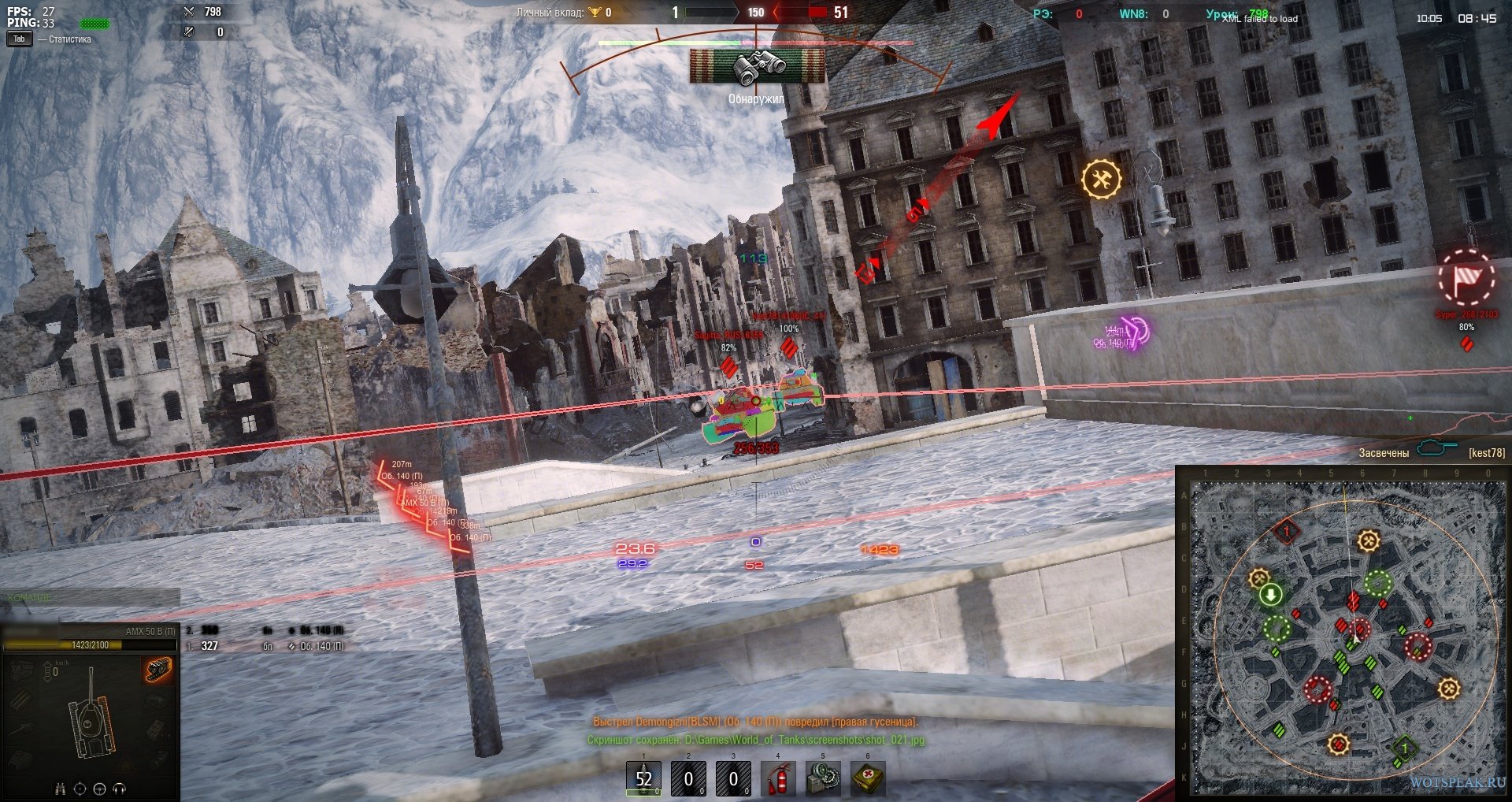Ping the green down-arrow marker on minimap

coord(1270,595)
